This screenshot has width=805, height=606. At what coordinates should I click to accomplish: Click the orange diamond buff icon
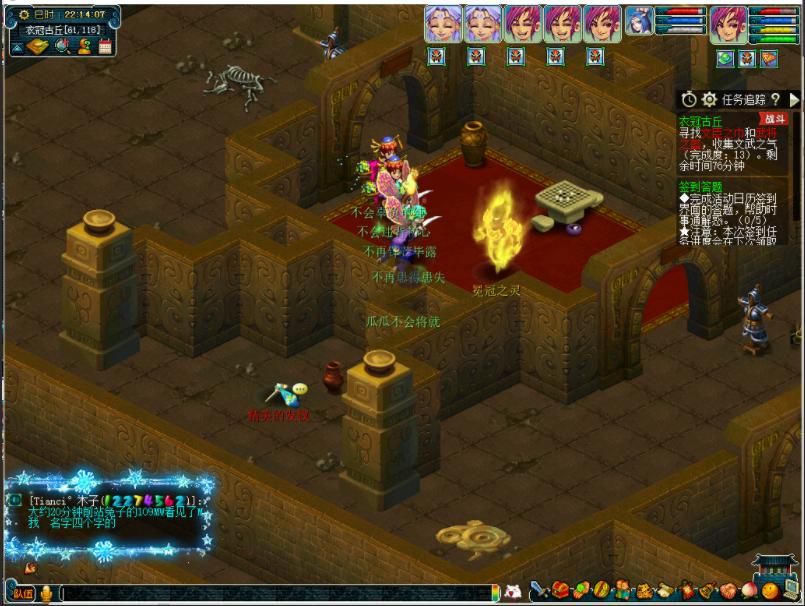click(x=768, y=59)
